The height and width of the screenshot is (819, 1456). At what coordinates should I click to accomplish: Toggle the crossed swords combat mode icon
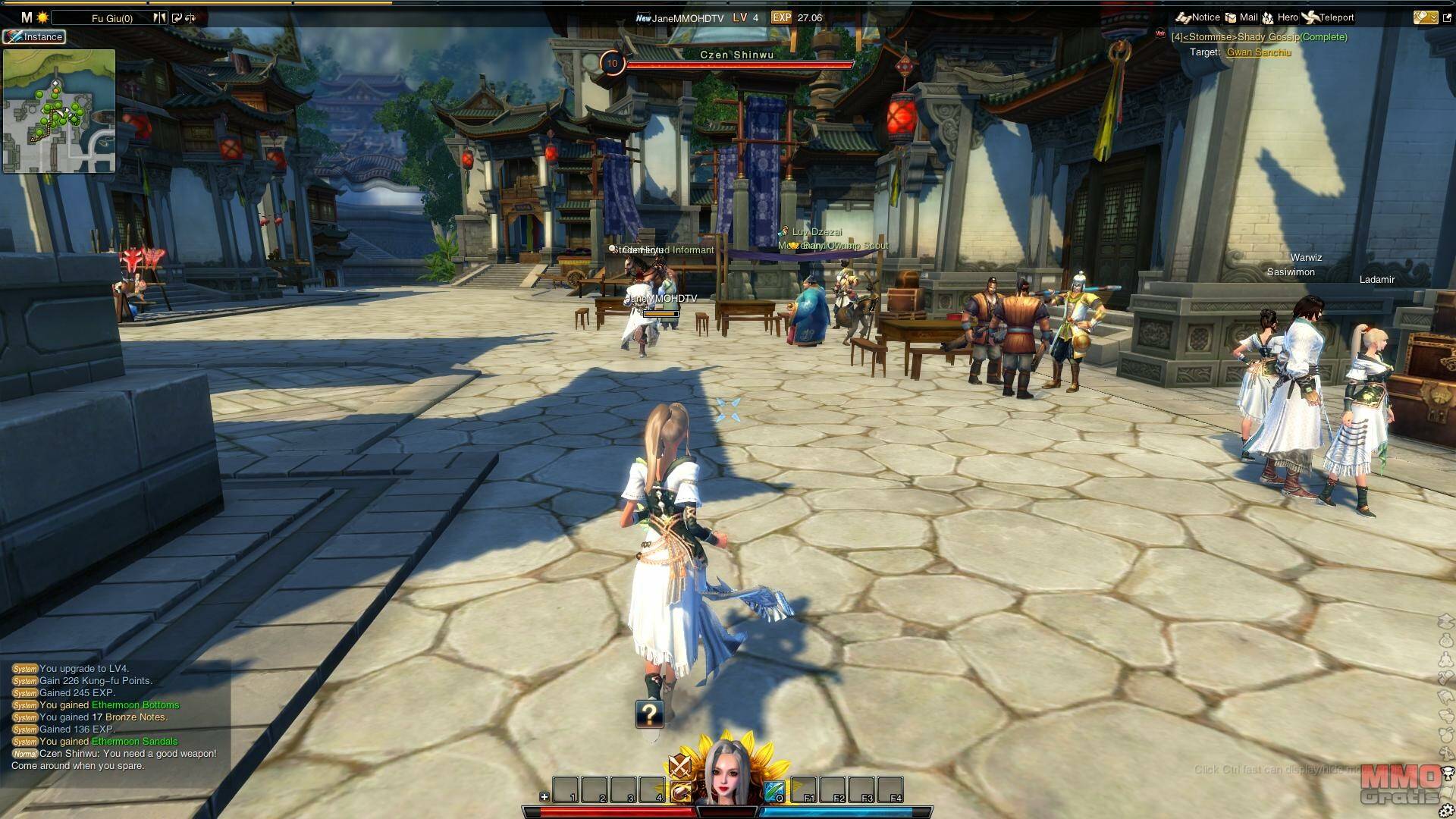[x=679, y=766]
